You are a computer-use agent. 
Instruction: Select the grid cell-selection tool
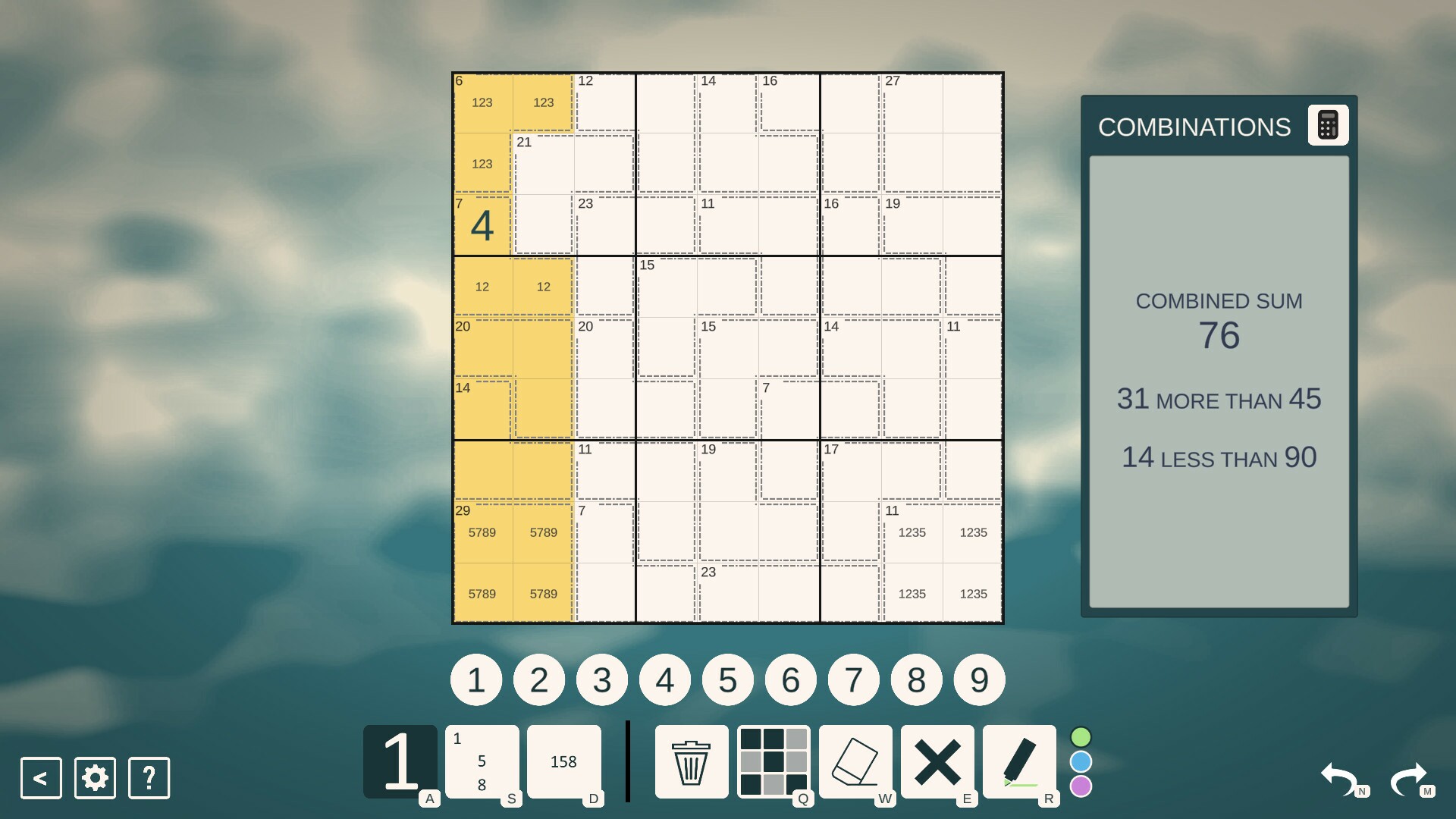773,761
